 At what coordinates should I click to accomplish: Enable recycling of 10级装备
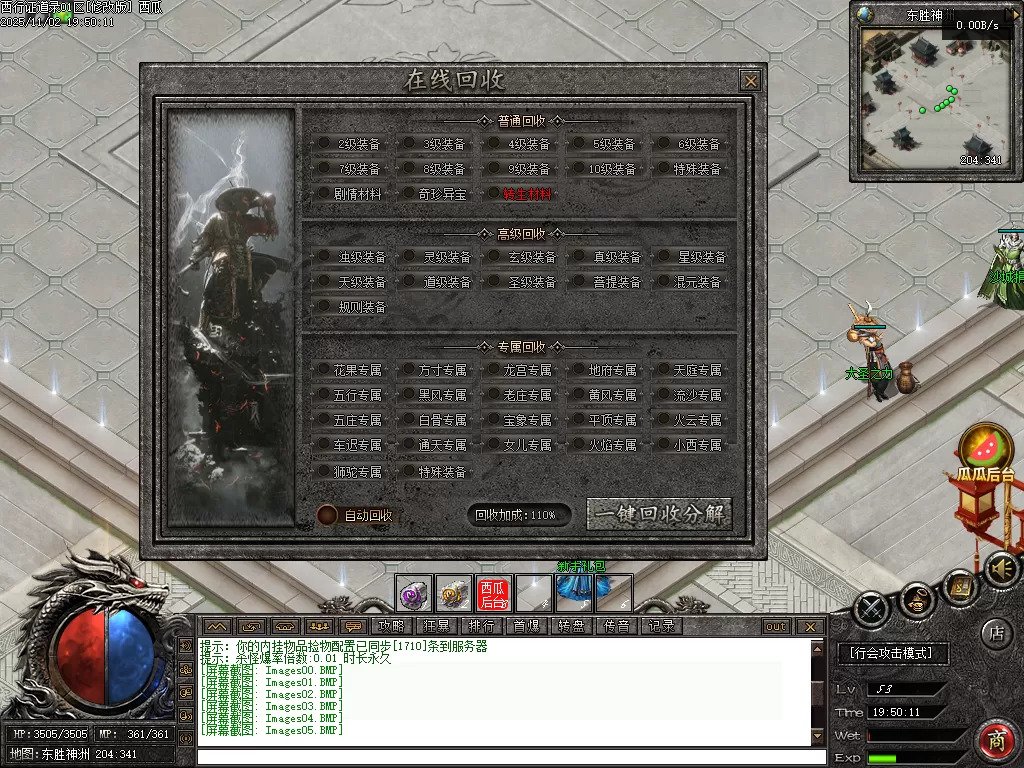[579, 169]
